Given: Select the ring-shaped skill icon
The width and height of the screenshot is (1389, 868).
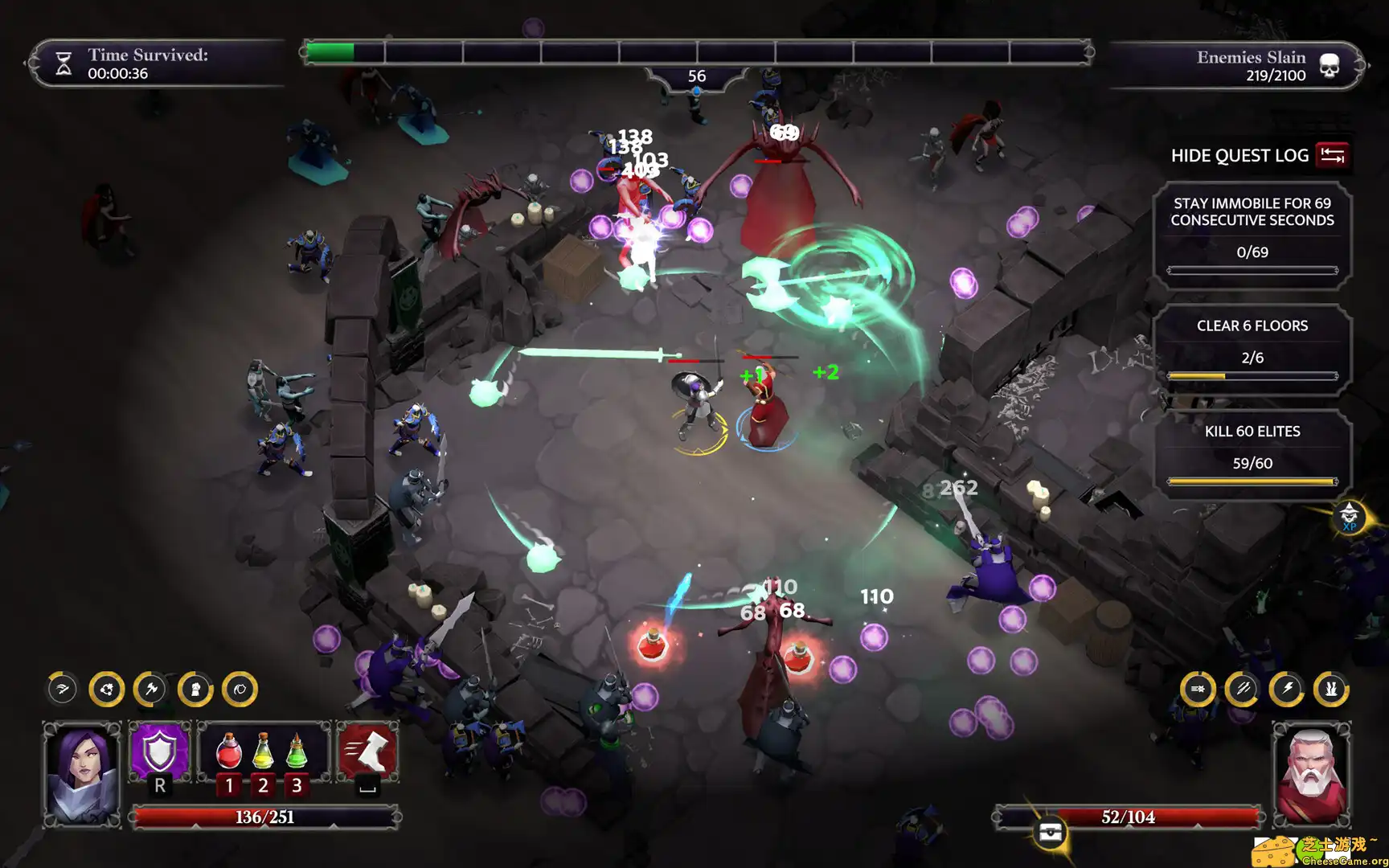Looking at the screenshot, I should (x=239, y=690).
